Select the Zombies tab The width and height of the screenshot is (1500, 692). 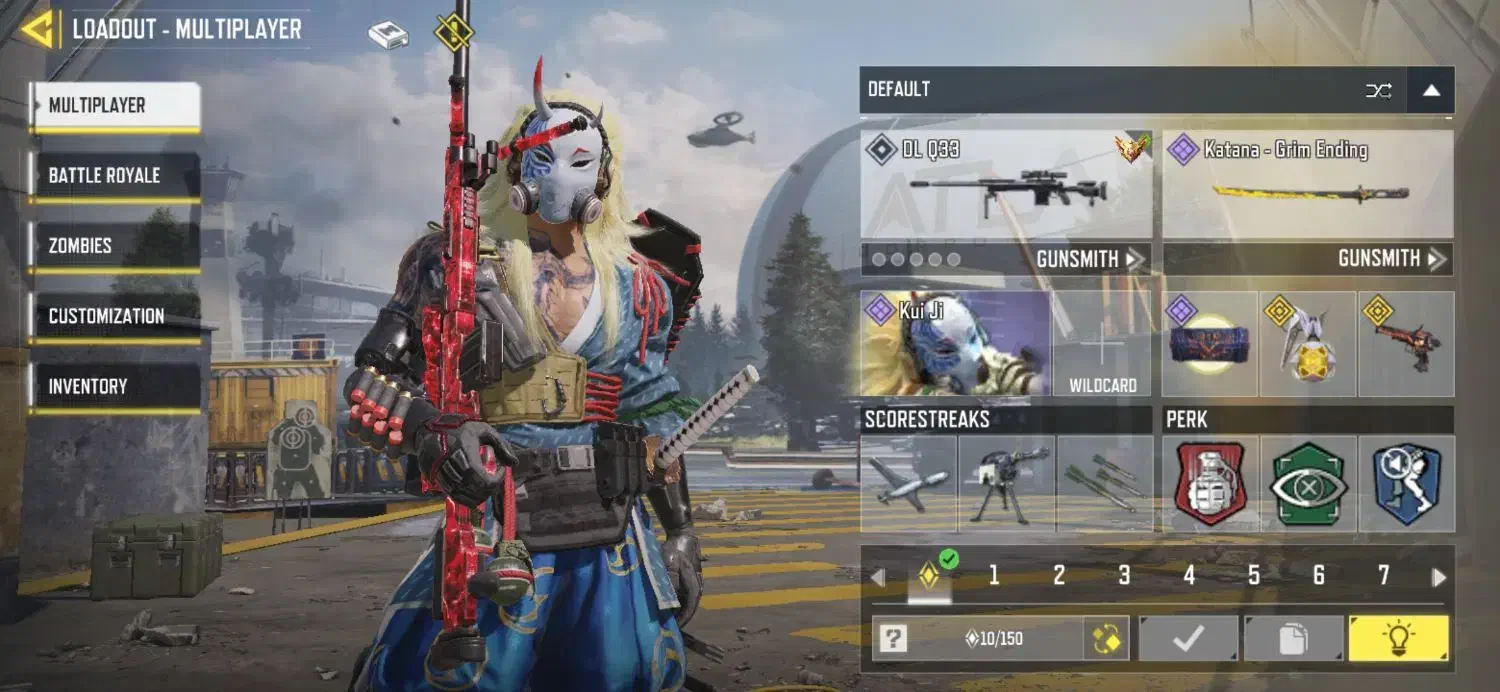tap(115, 246)
